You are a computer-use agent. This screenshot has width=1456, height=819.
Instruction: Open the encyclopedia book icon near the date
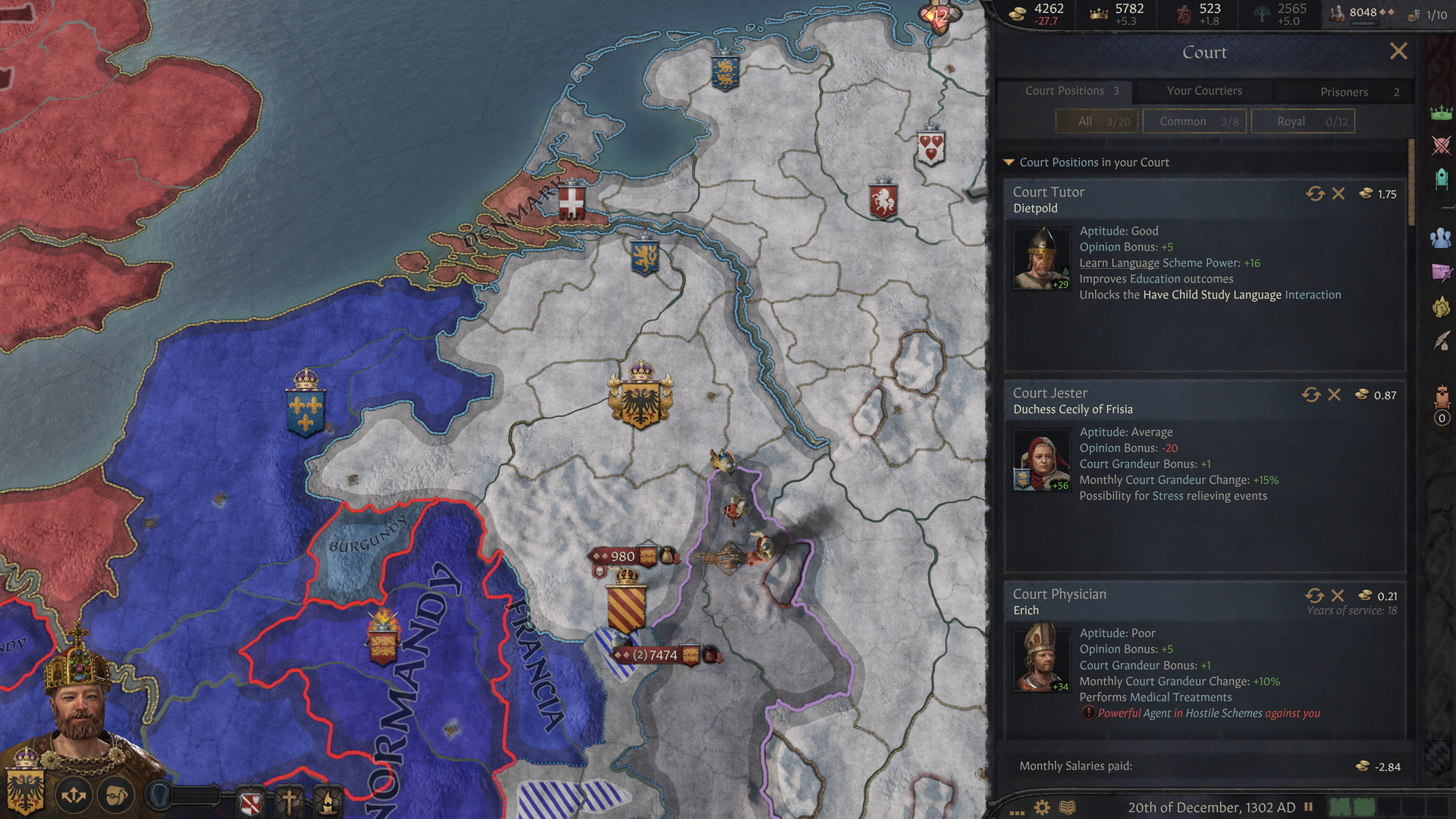[1068, 808]
